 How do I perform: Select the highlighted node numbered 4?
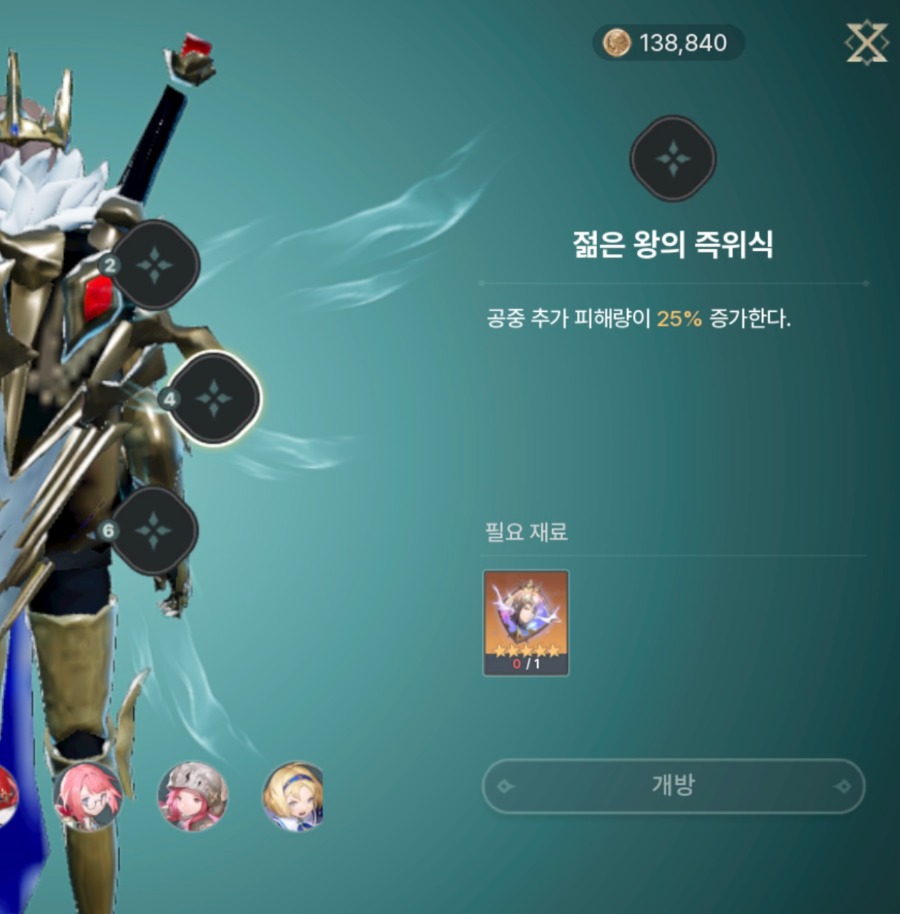(x=213, y=398)
